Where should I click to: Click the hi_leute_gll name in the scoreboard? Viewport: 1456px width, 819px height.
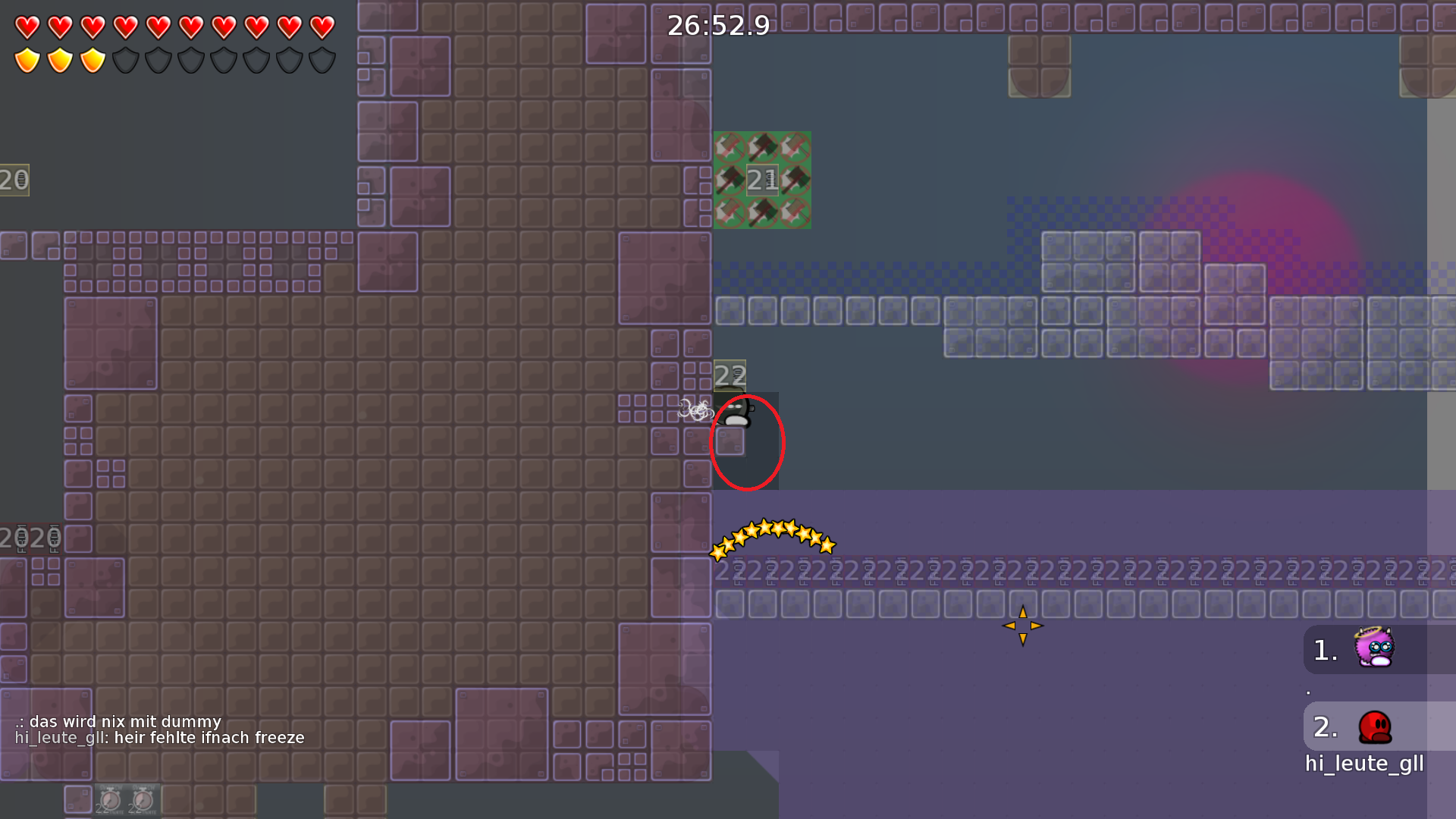tap(1363, 764)
